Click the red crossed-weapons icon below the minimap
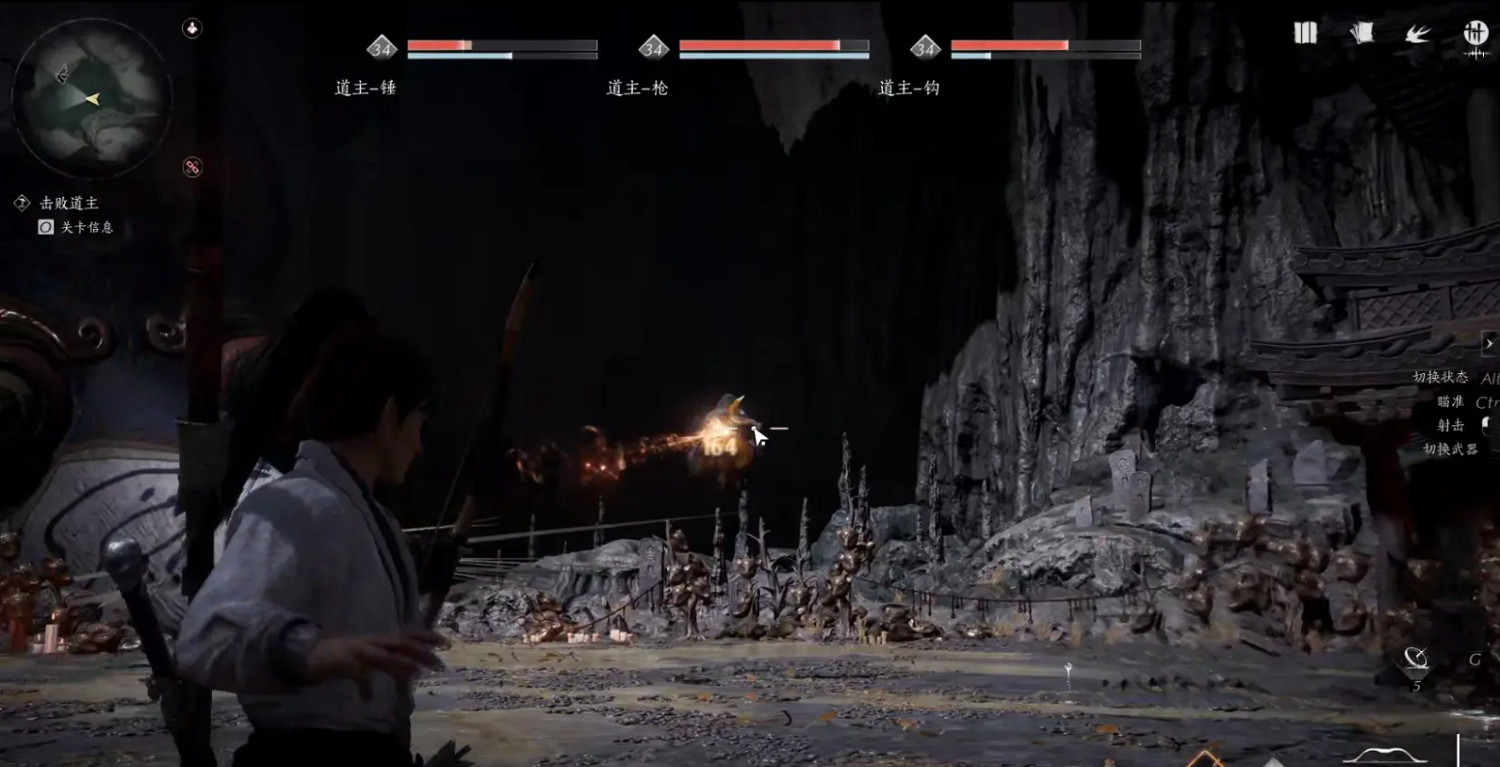The width and height of the screenshot is (1500, 767). 190,168
